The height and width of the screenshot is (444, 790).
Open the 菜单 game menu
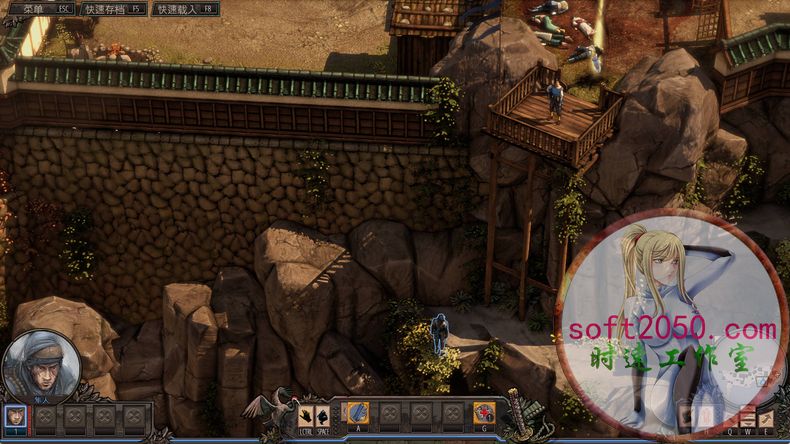40,9
